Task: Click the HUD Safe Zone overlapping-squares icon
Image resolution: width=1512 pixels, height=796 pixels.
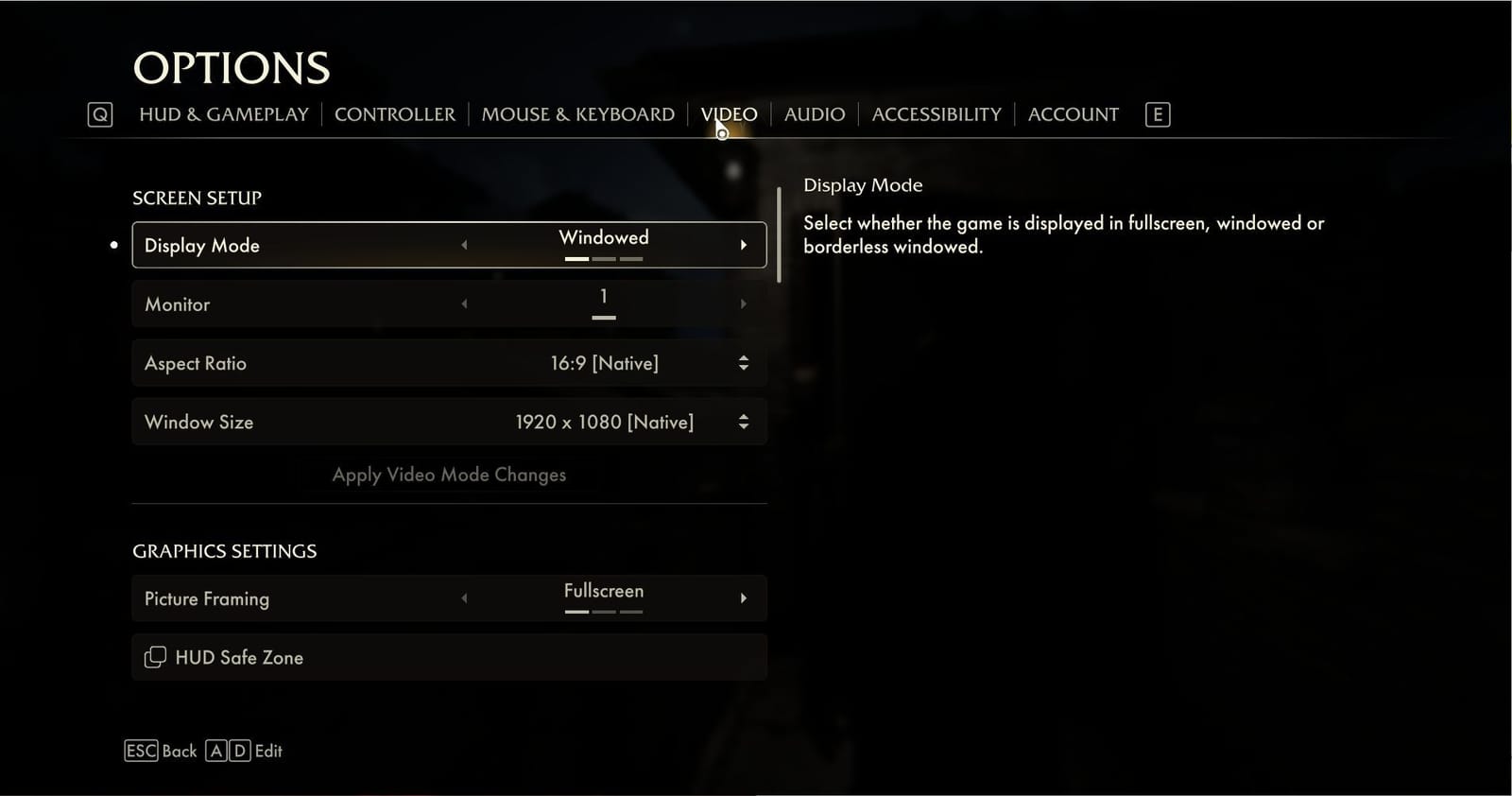Action: (x=155, y=656)
